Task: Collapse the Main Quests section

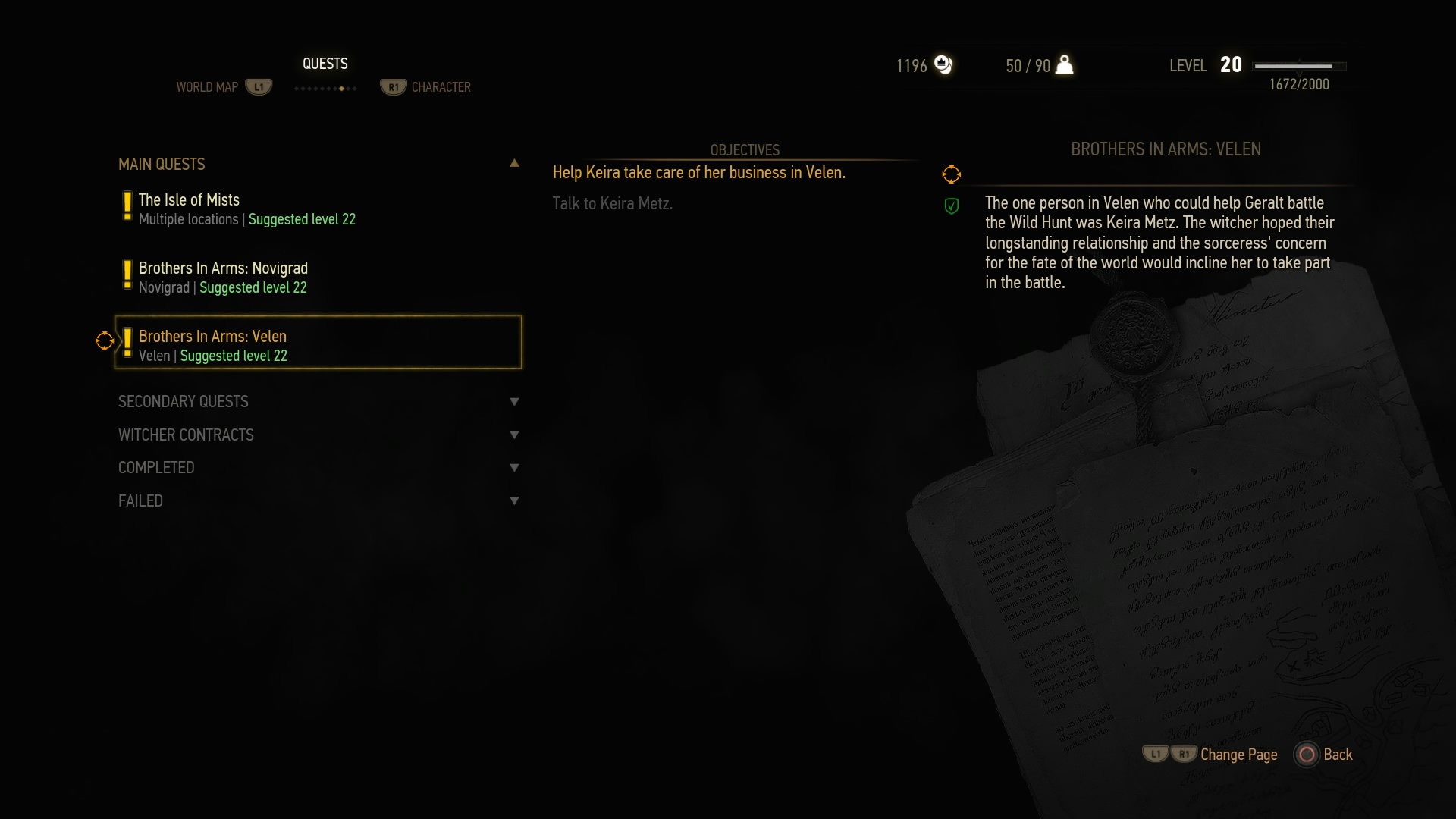Action: 514,164
